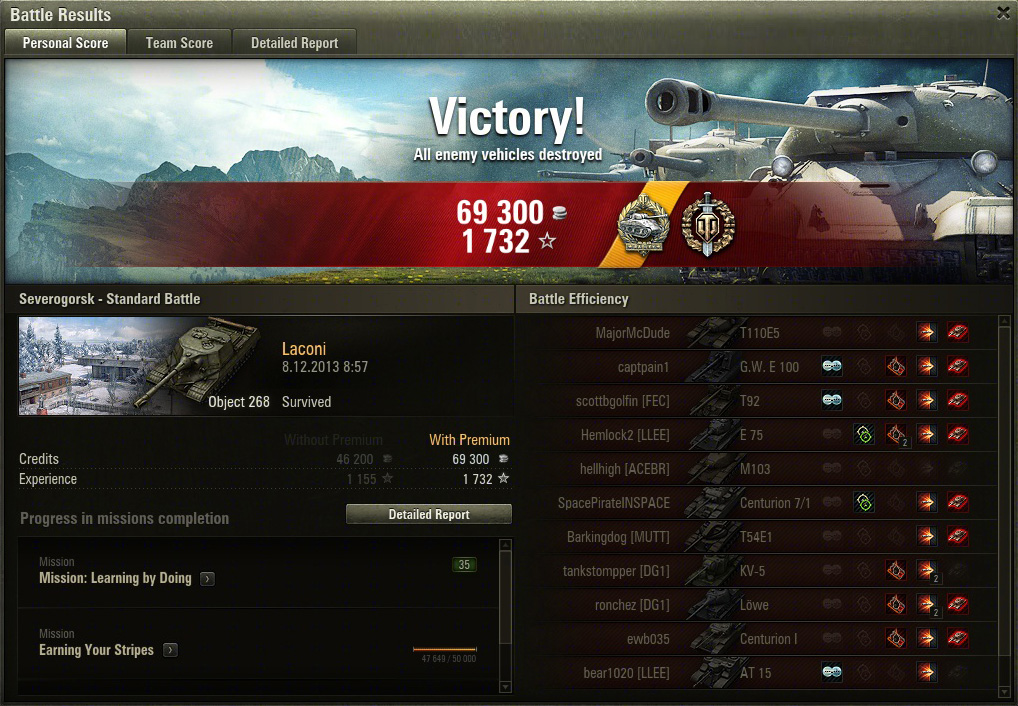Switch to the Team Score tab

point(179,43)
